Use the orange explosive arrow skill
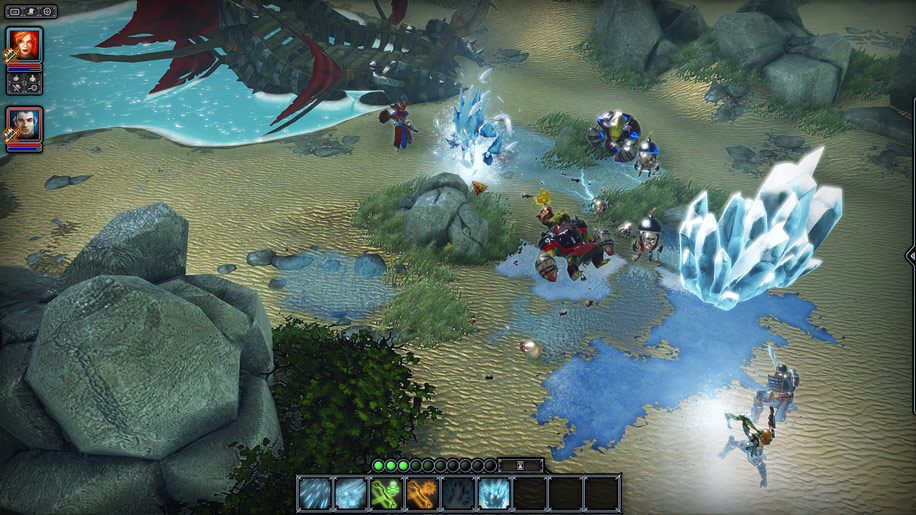 [422, 494]
